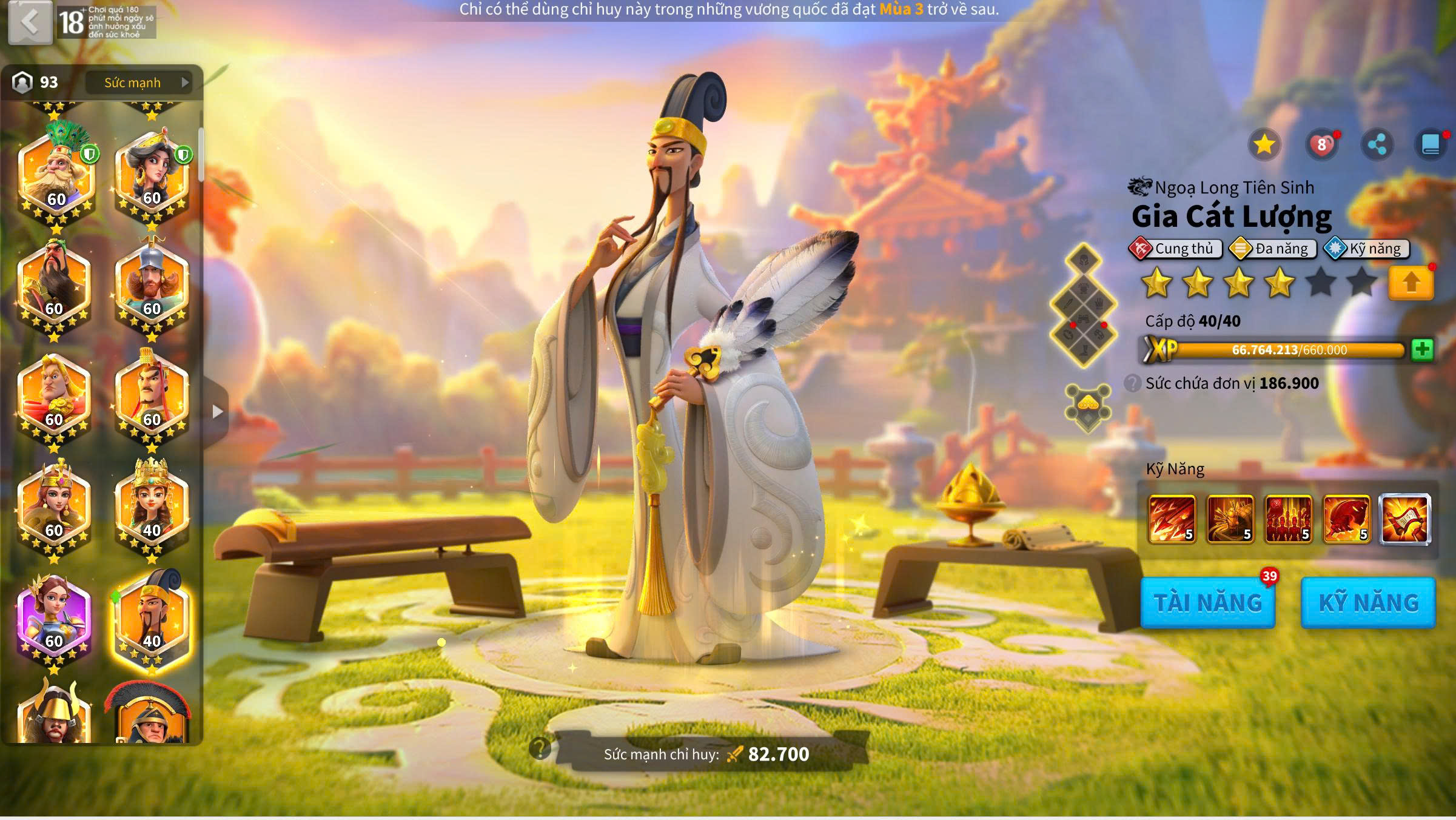Viewport: 1456px width, 820px height.
Task: Select the long-black-bearded commander in green
Action: click(55, 285)
